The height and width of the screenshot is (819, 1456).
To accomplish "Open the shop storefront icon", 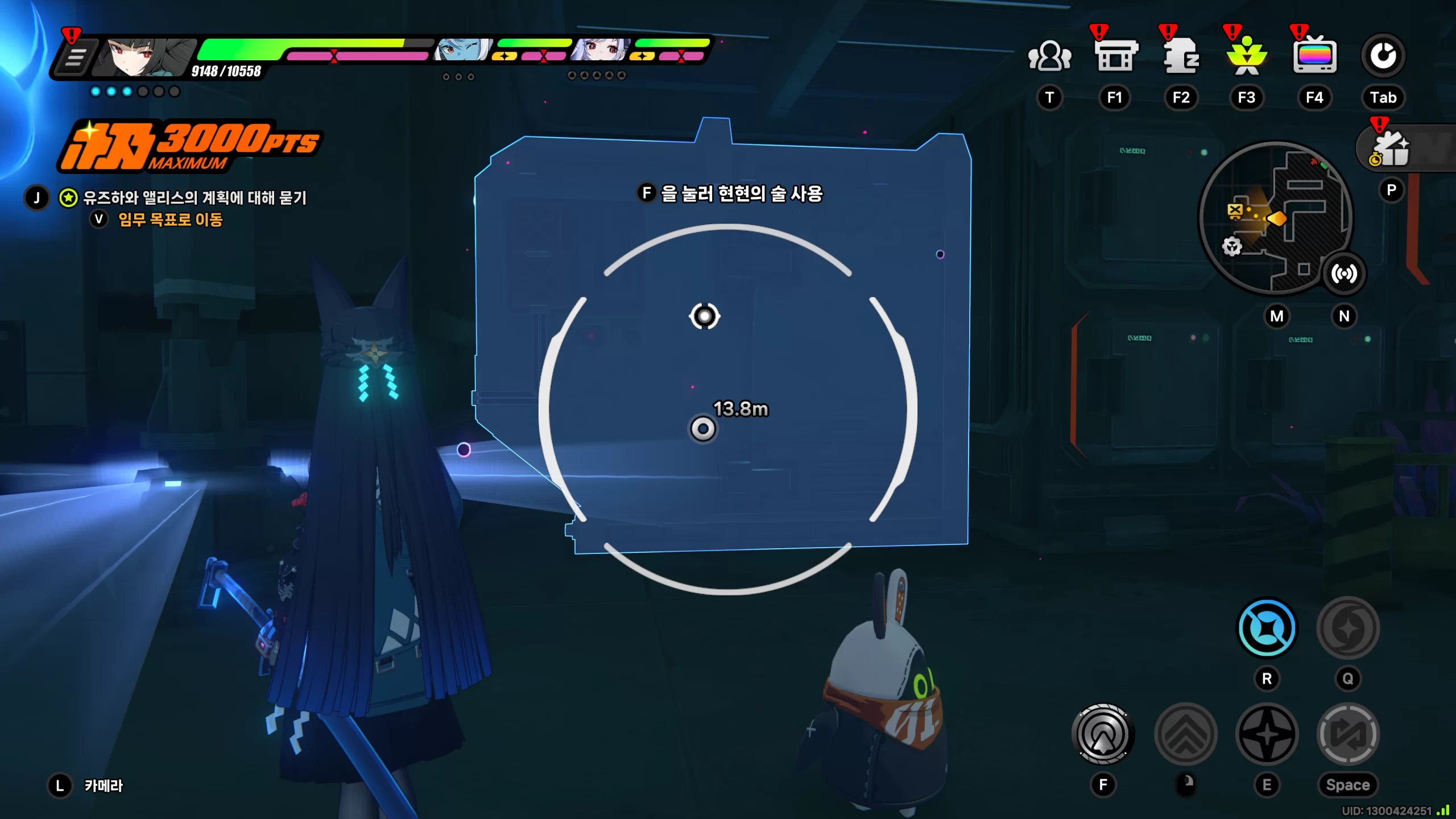I will pos(1115,56).
